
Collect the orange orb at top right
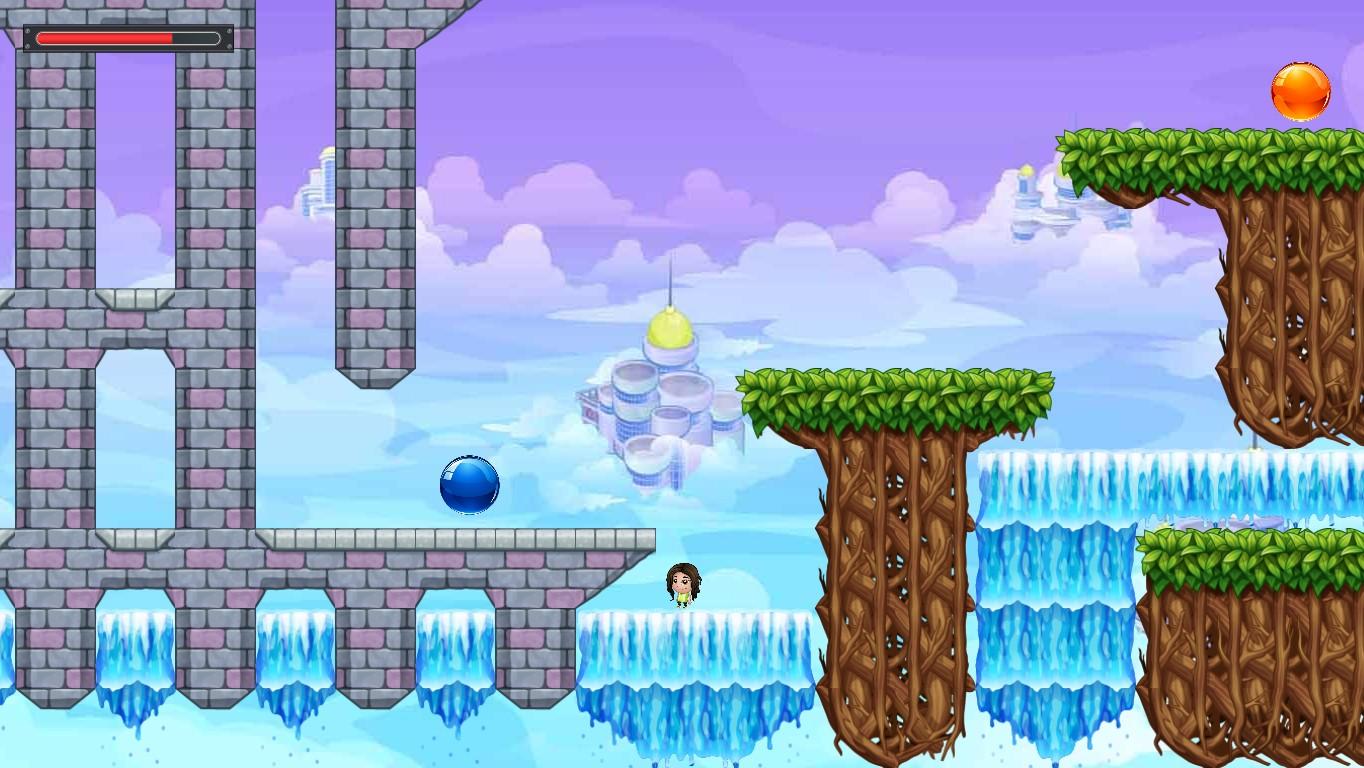[1300, 91]
